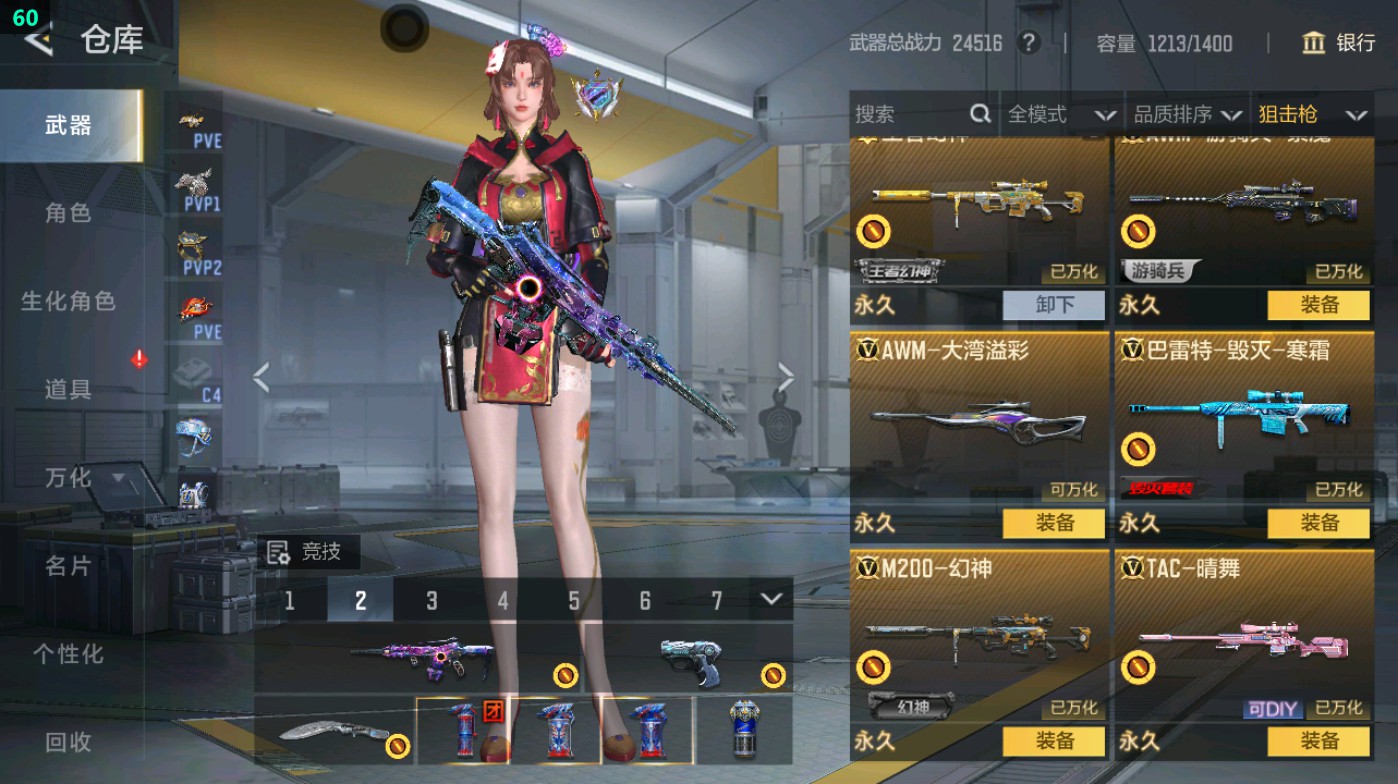Screen dimensions: 1398x784
Task: Unequip the weapon with the 卸下 button
Action: coord(1054,305)
